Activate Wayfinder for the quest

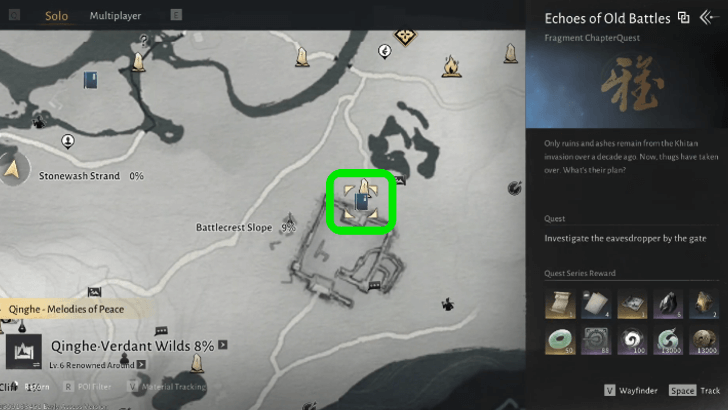638,391
